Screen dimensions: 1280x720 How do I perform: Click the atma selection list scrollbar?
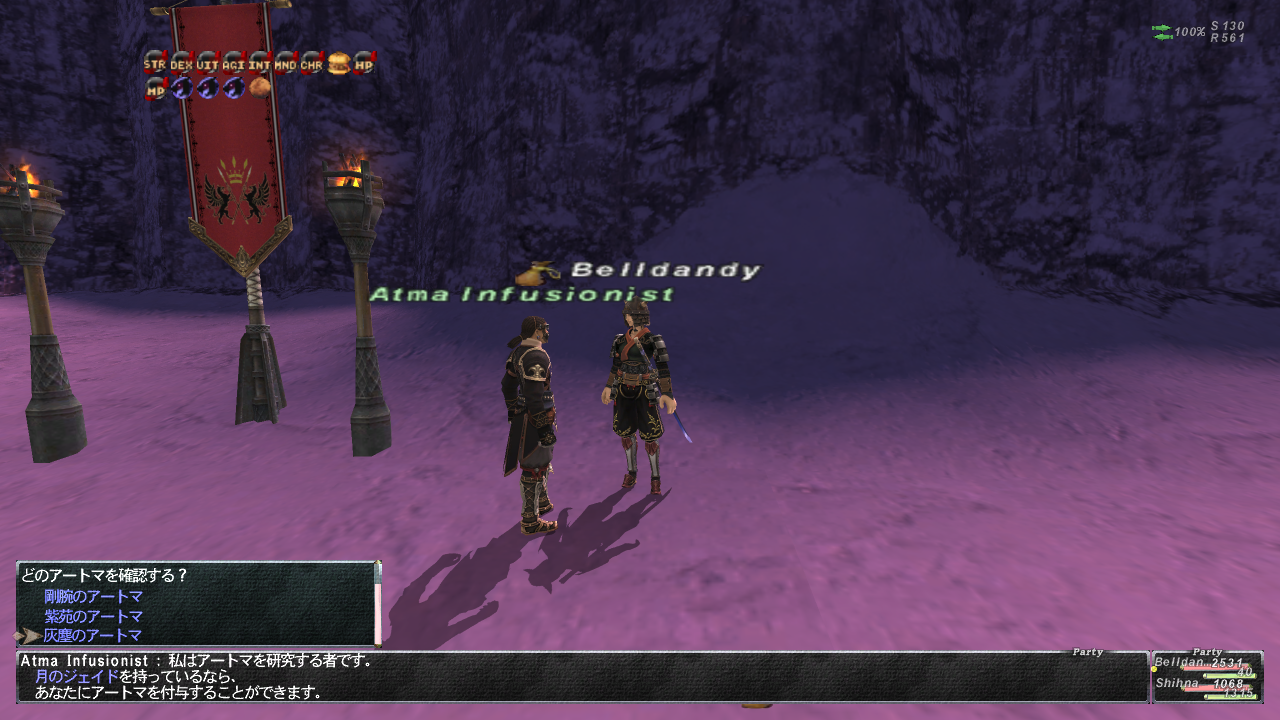point(378,603)
